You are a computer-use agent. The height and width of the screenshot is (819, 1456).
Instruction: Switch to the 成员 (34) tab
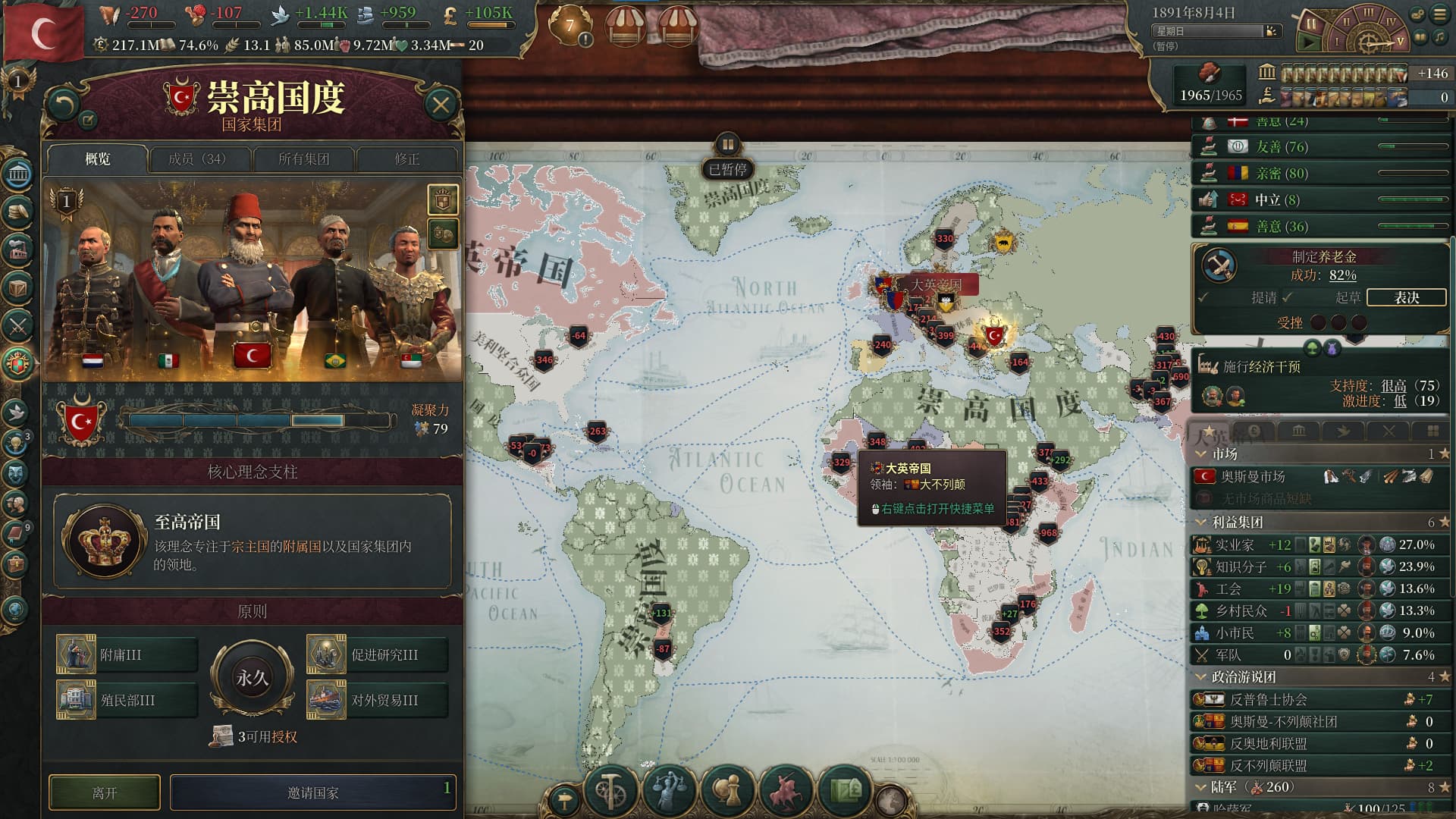(x=197, y=159)
